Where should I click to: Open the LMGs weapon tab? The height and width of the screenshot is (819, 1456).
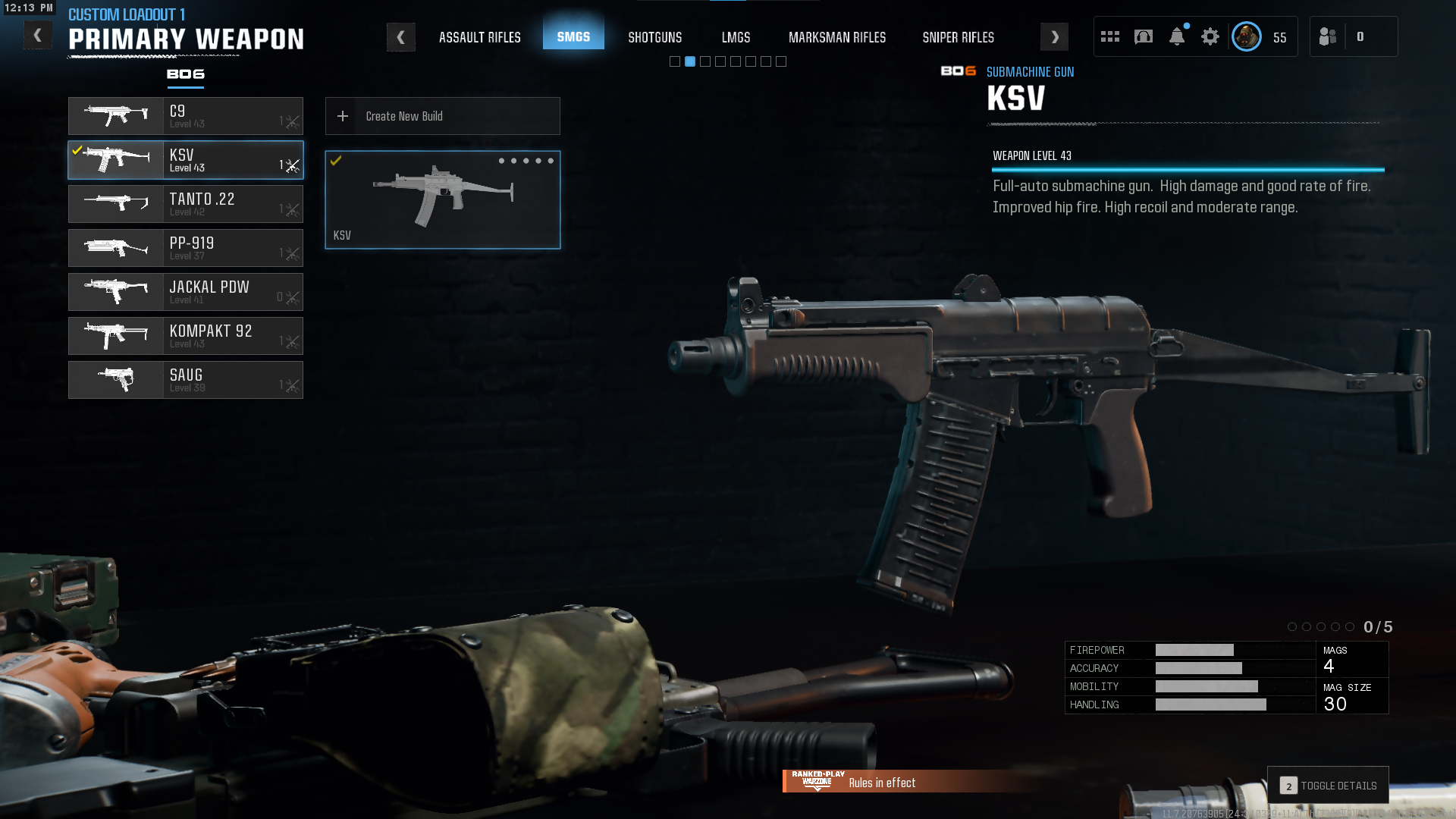coord(736,37)
